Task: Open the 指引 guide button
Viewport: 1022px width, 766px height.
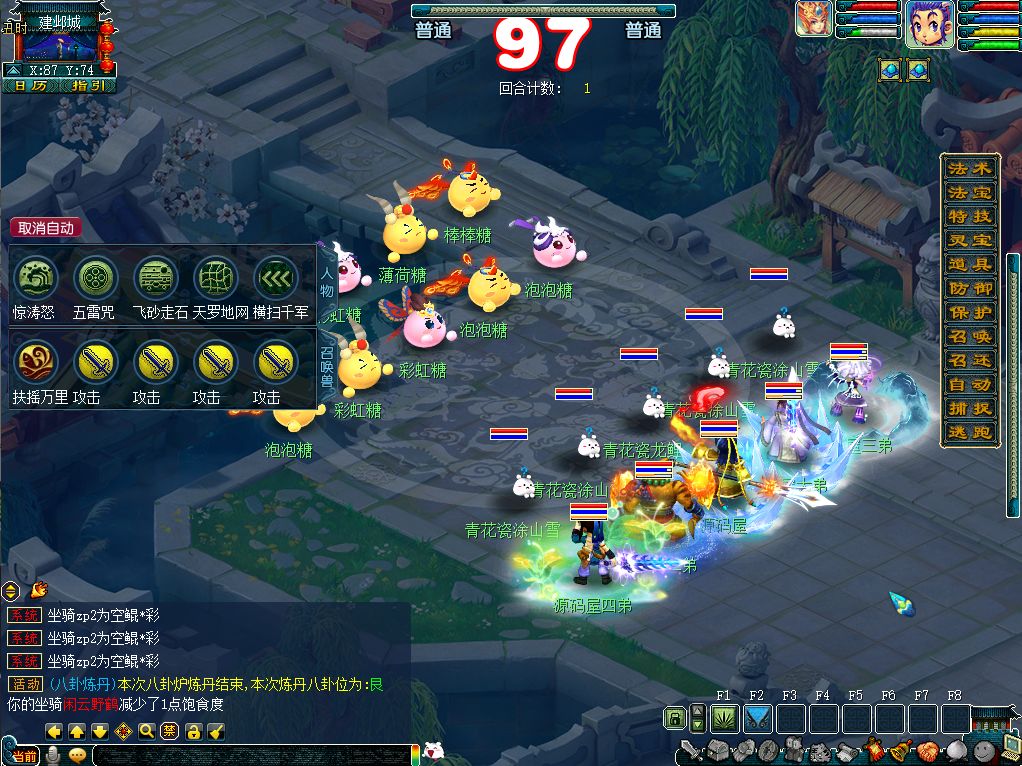Action: tap(88, 86)
